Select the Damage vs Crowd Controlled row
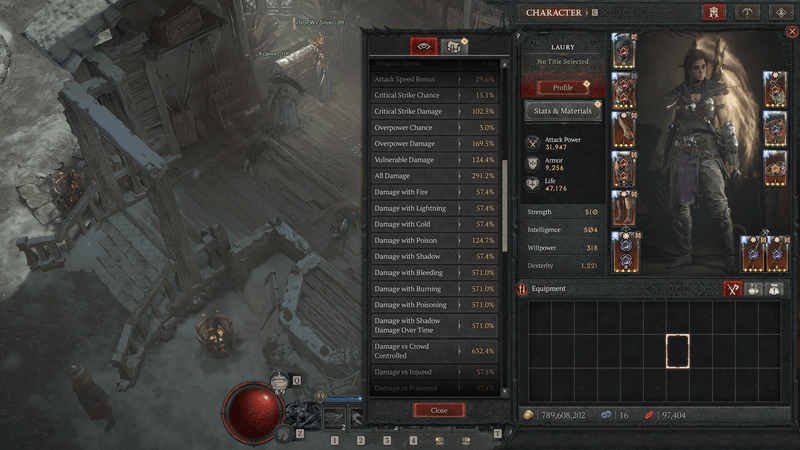Viewport: 800px width, 450px height. pyautogui.click(x=435, y=351)
